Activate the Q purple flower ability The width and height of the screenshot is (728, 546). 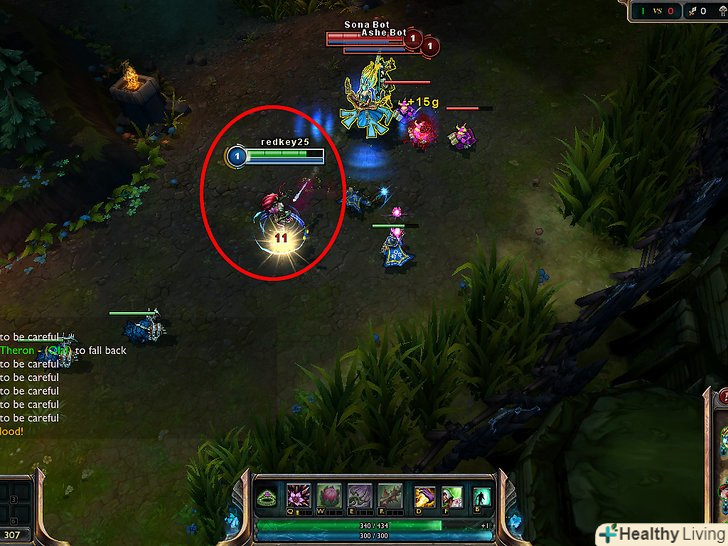coord(299,496)
